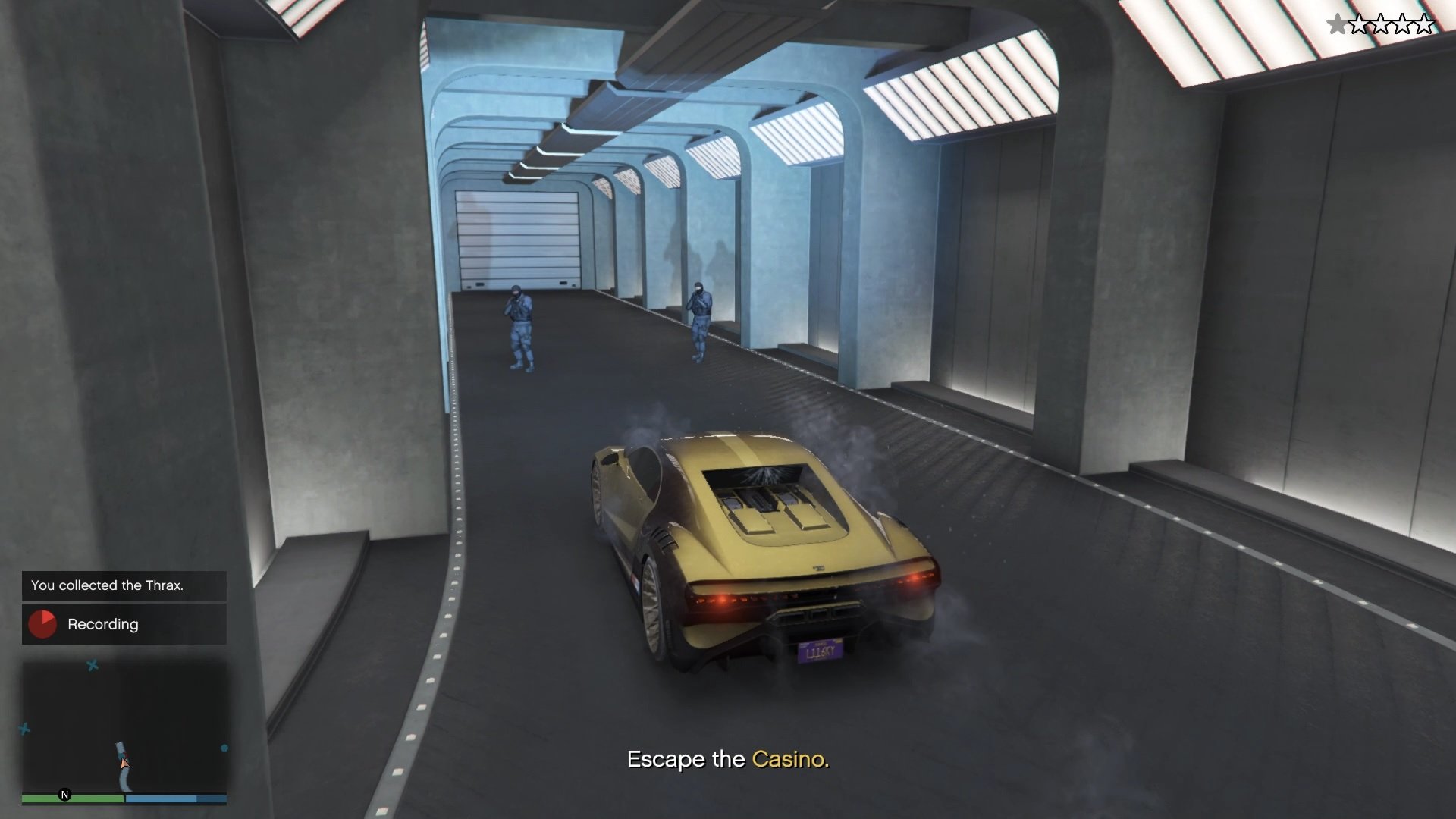Click the N compass icon on the minimap

64,793
